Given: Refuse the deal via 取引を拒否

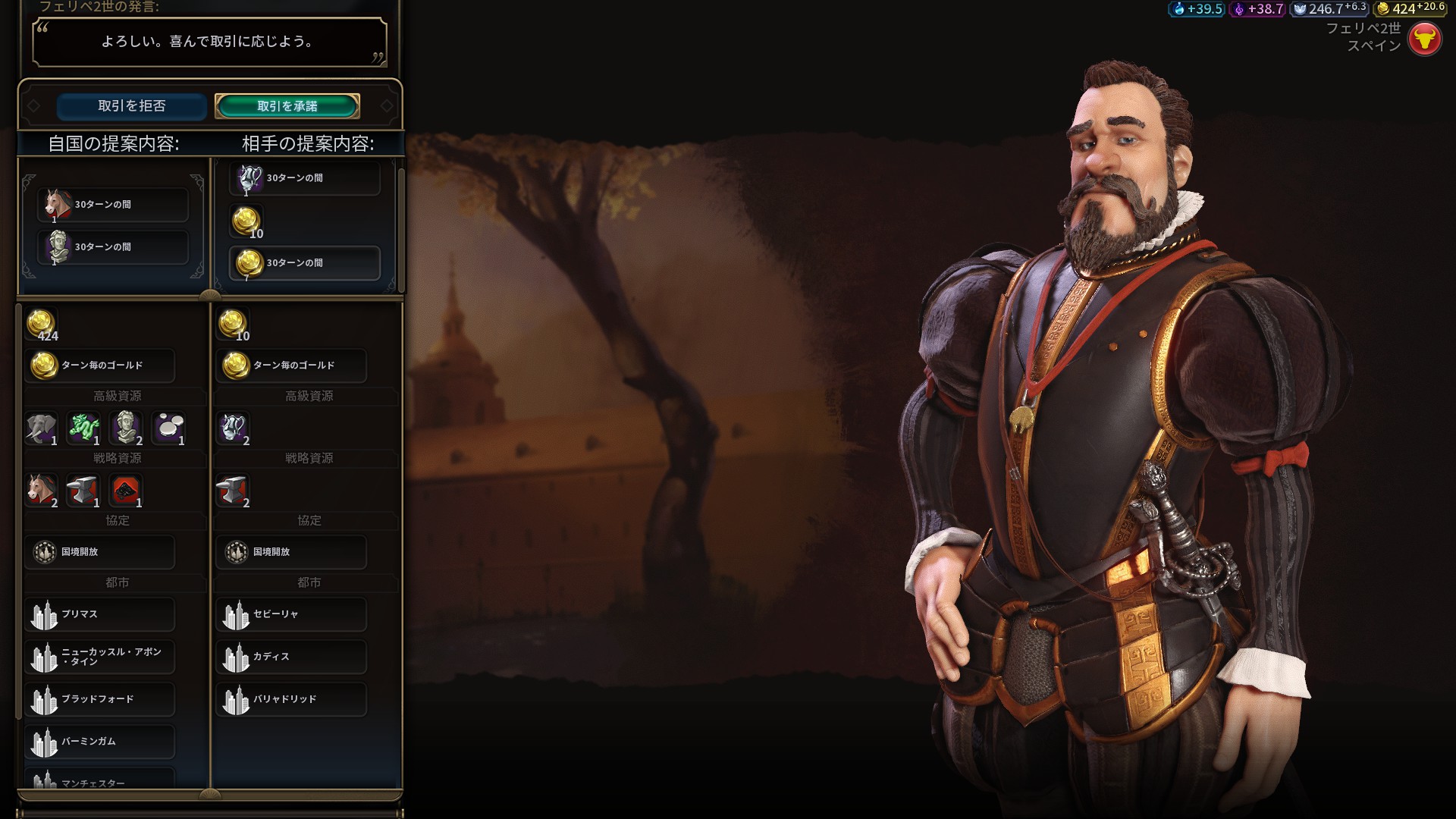Looking at the screenshot, I should 131,106.
